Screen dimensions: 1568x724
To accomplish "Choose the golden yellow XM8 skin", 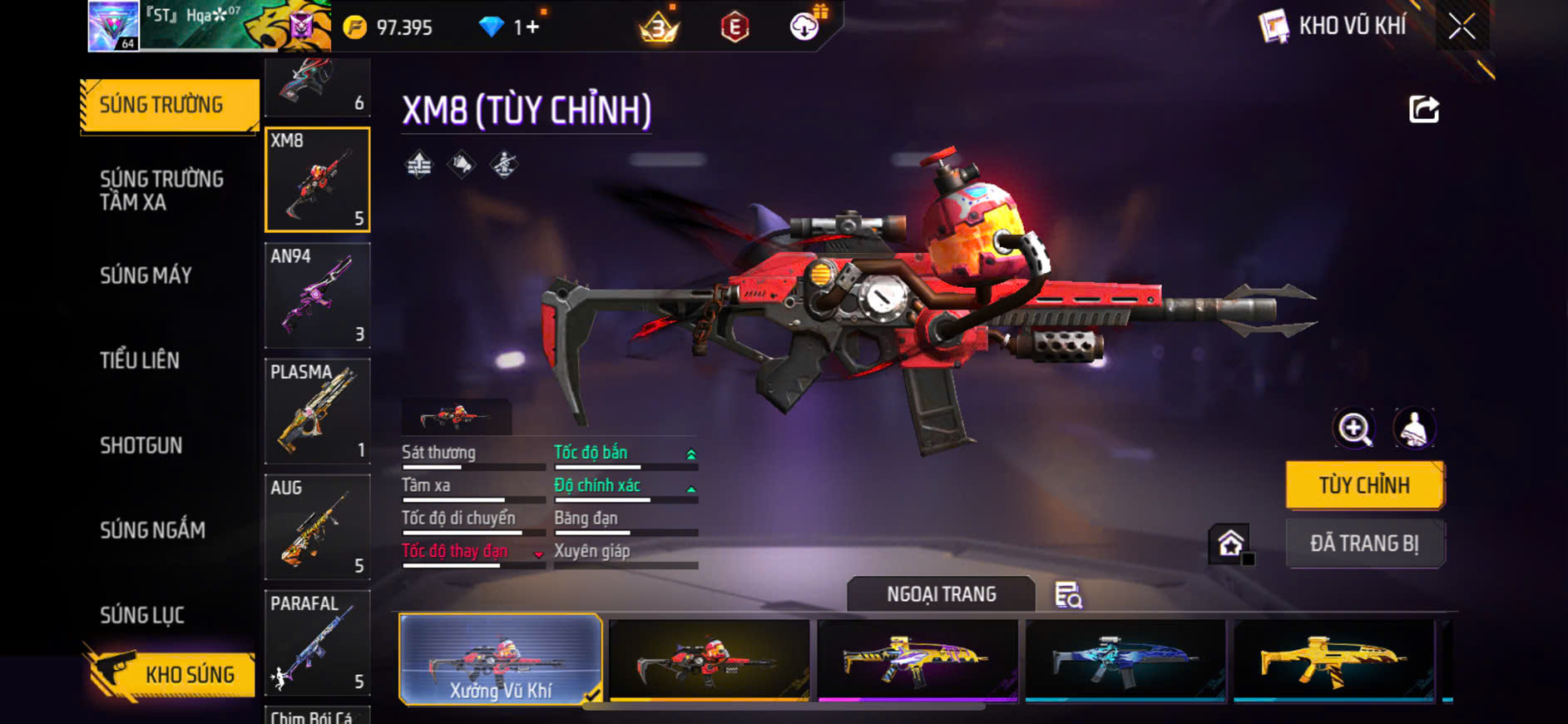I will [x=1333, y=660].
